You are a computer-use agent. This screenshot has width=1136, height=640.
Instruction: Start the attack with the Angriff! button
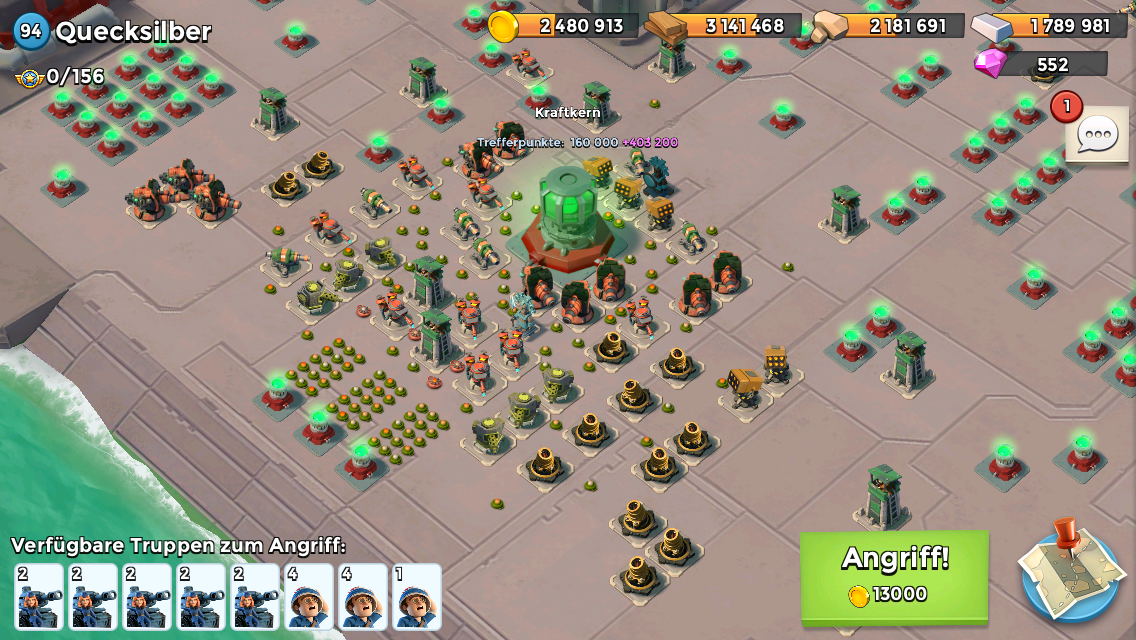pyautogui.click(x=894, y=575)
